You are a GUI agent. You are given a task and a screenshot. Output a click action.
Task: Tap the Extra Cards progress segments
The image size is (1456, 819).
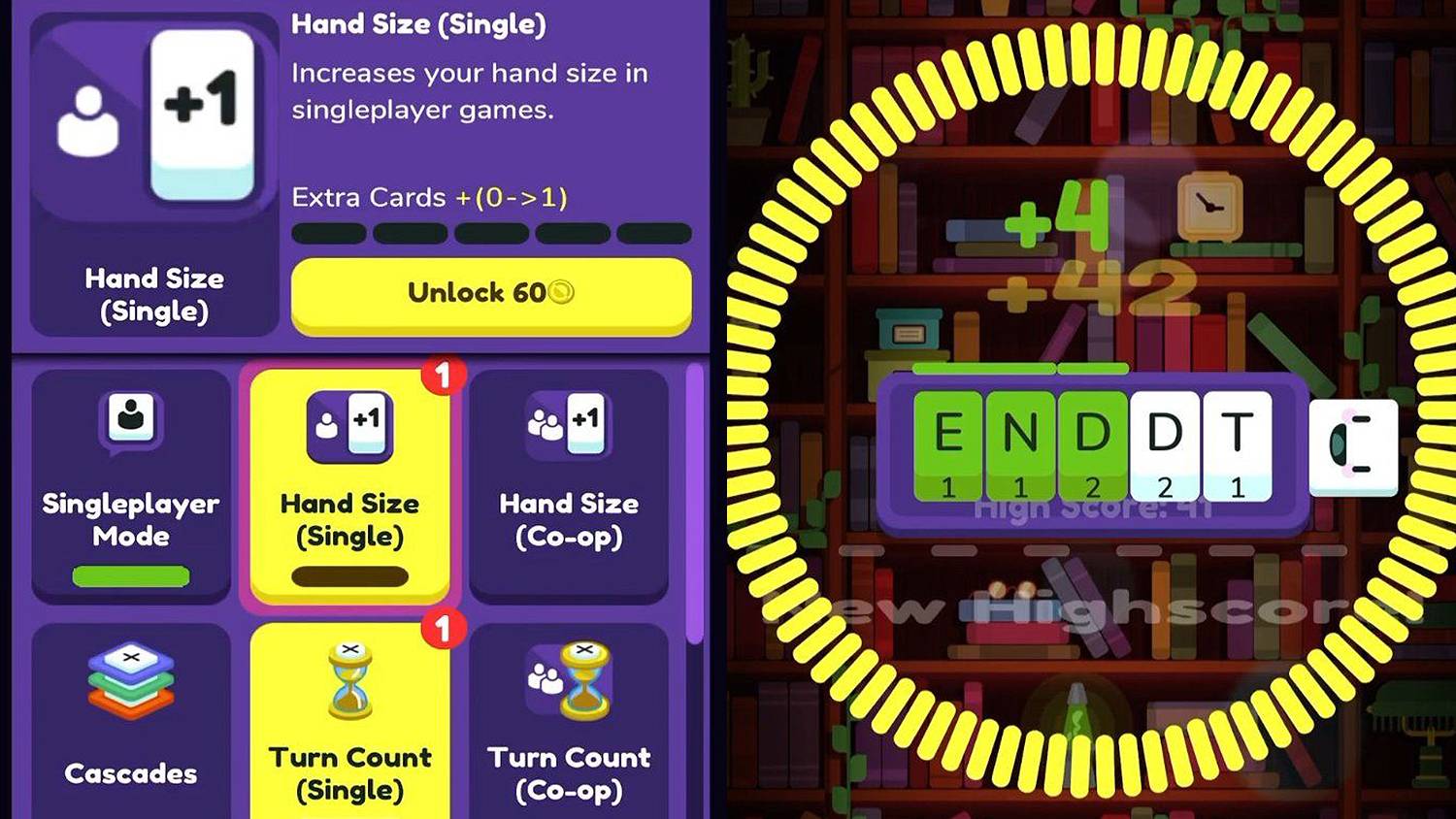[493, 233]
